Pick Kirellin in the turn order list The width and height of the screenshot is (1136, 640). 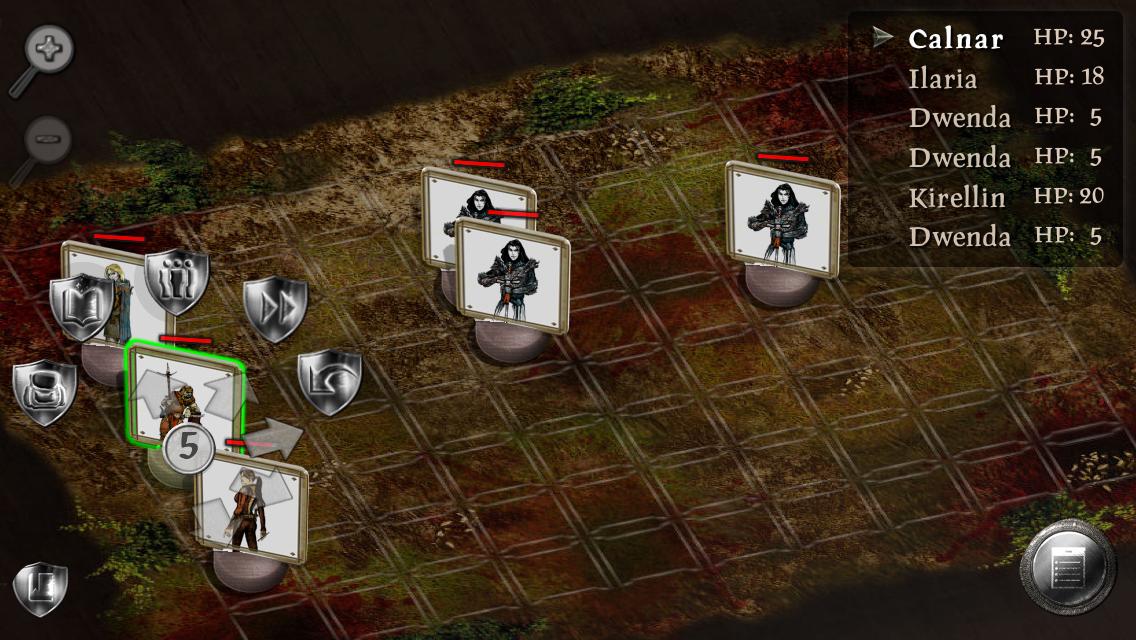click(957, 197)
